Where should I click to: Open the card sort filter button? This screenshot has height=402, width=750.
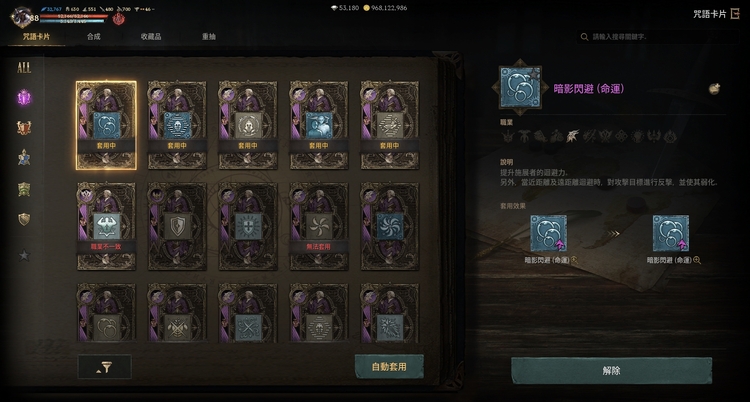point(104,367)
